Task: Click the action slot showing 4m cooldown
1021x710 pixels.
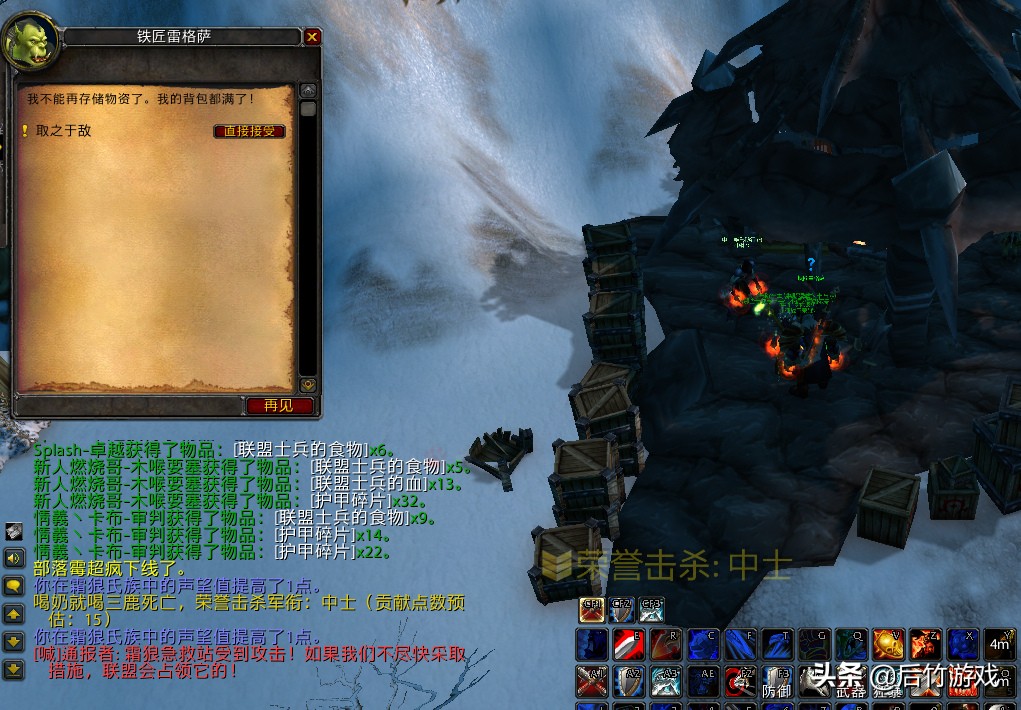Action: click(999, 644)
